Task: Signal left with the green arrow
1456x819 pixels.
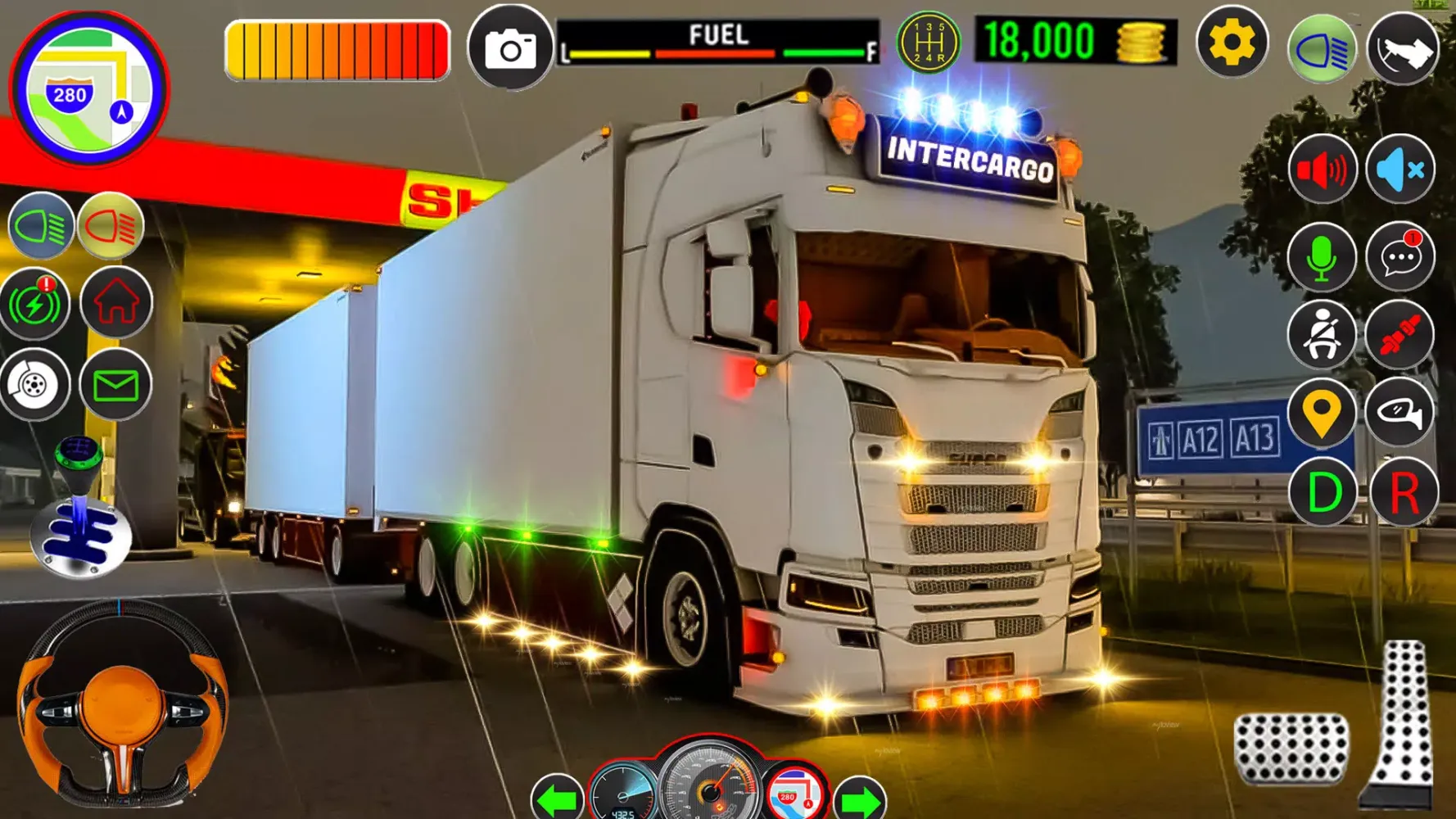Action: coord(558,798)
